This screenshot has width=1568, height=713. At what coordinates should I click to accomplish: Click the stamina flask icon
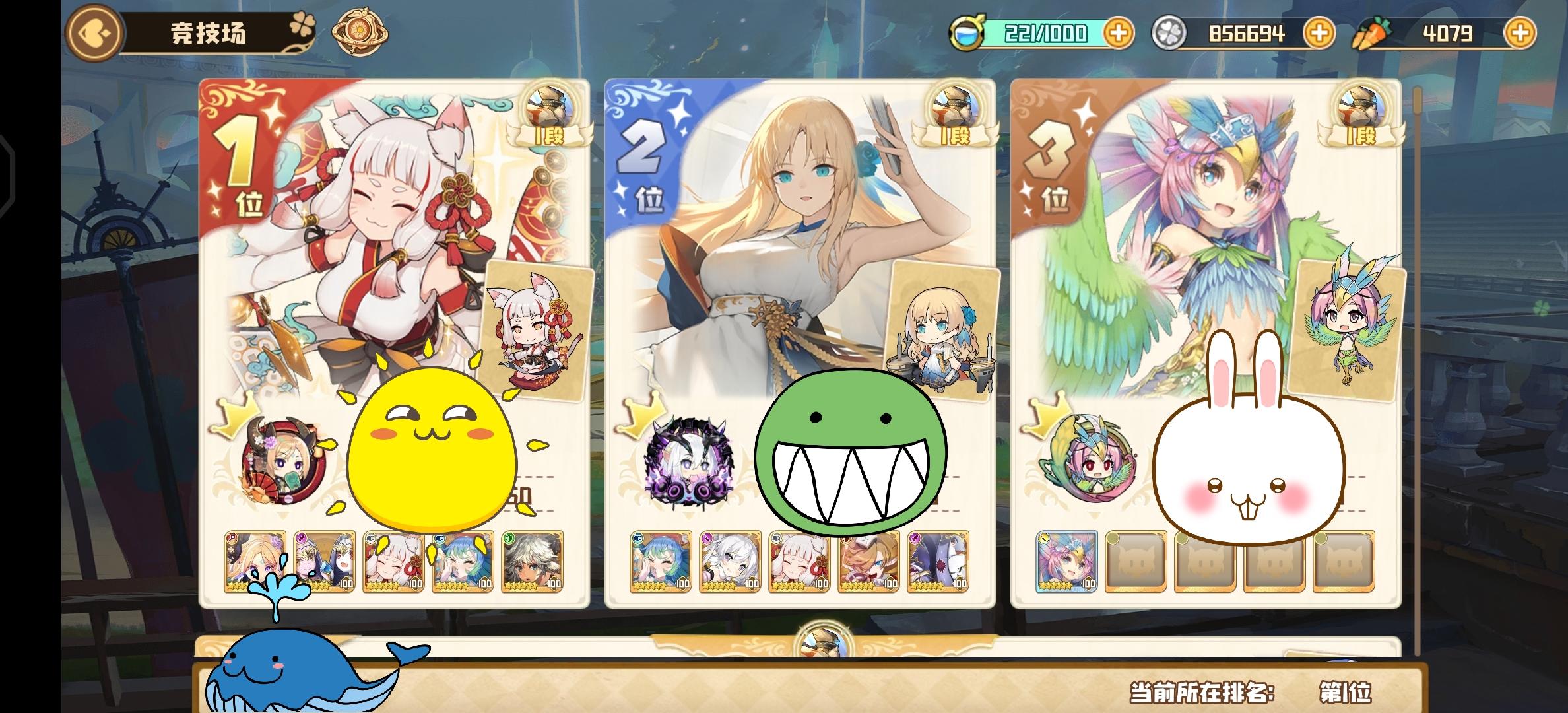966,30
